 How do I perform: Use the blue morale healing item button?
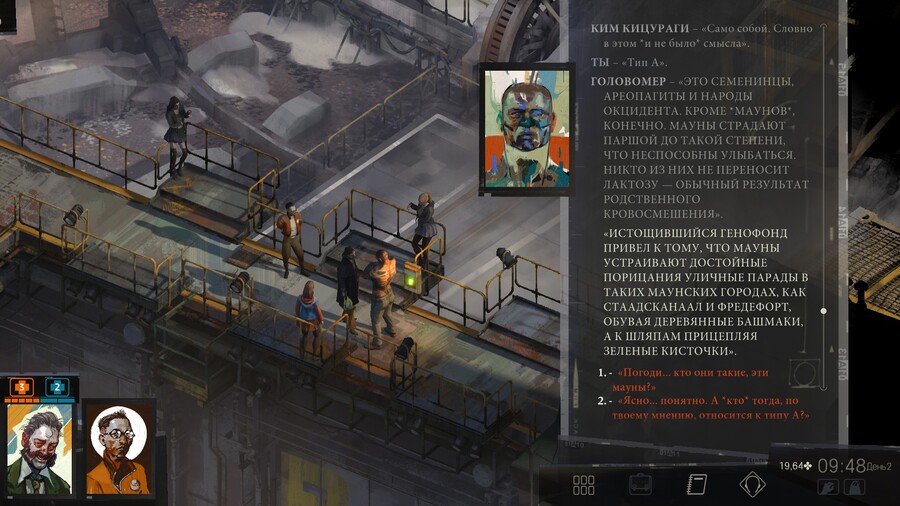click(56, 386)
